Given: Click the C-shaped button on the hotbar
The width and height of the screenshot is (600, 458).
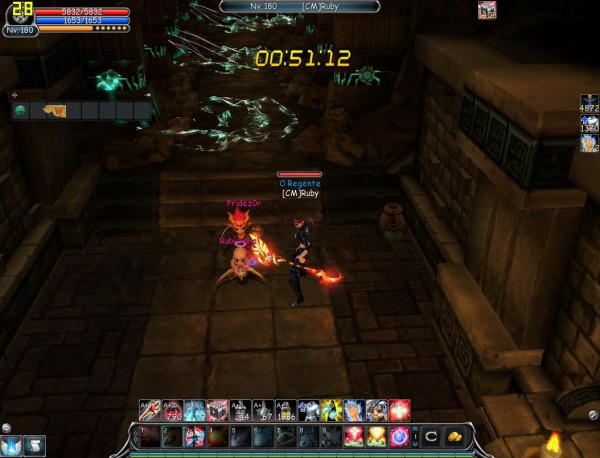Looking at the screenshot, I should click(430, 436).
